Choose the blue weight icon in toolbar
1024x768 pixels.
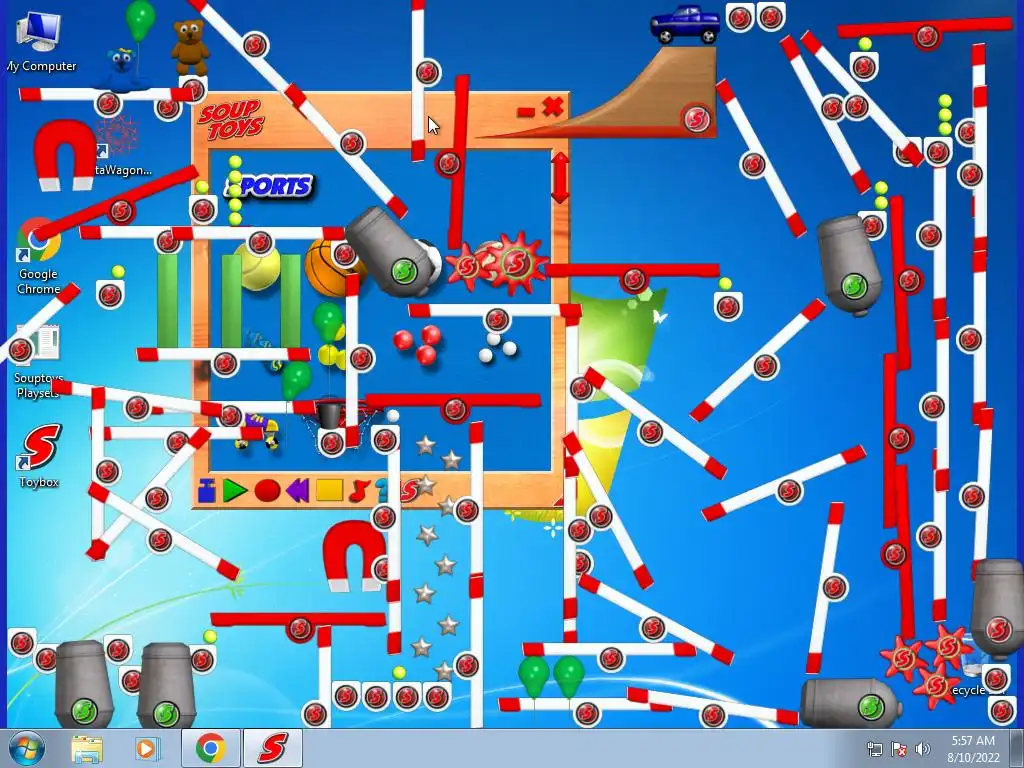[x=207, y=490]
